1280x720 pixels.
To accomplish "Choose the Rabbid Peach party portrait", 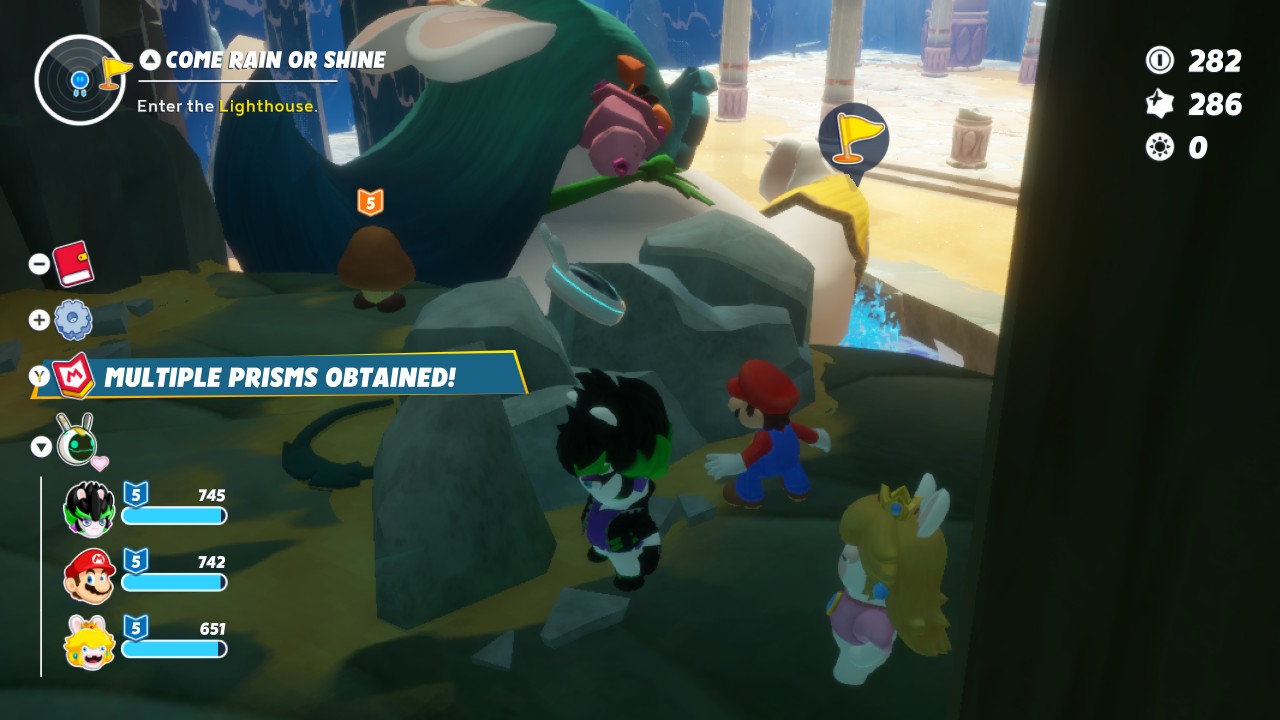I will point(89,642).
